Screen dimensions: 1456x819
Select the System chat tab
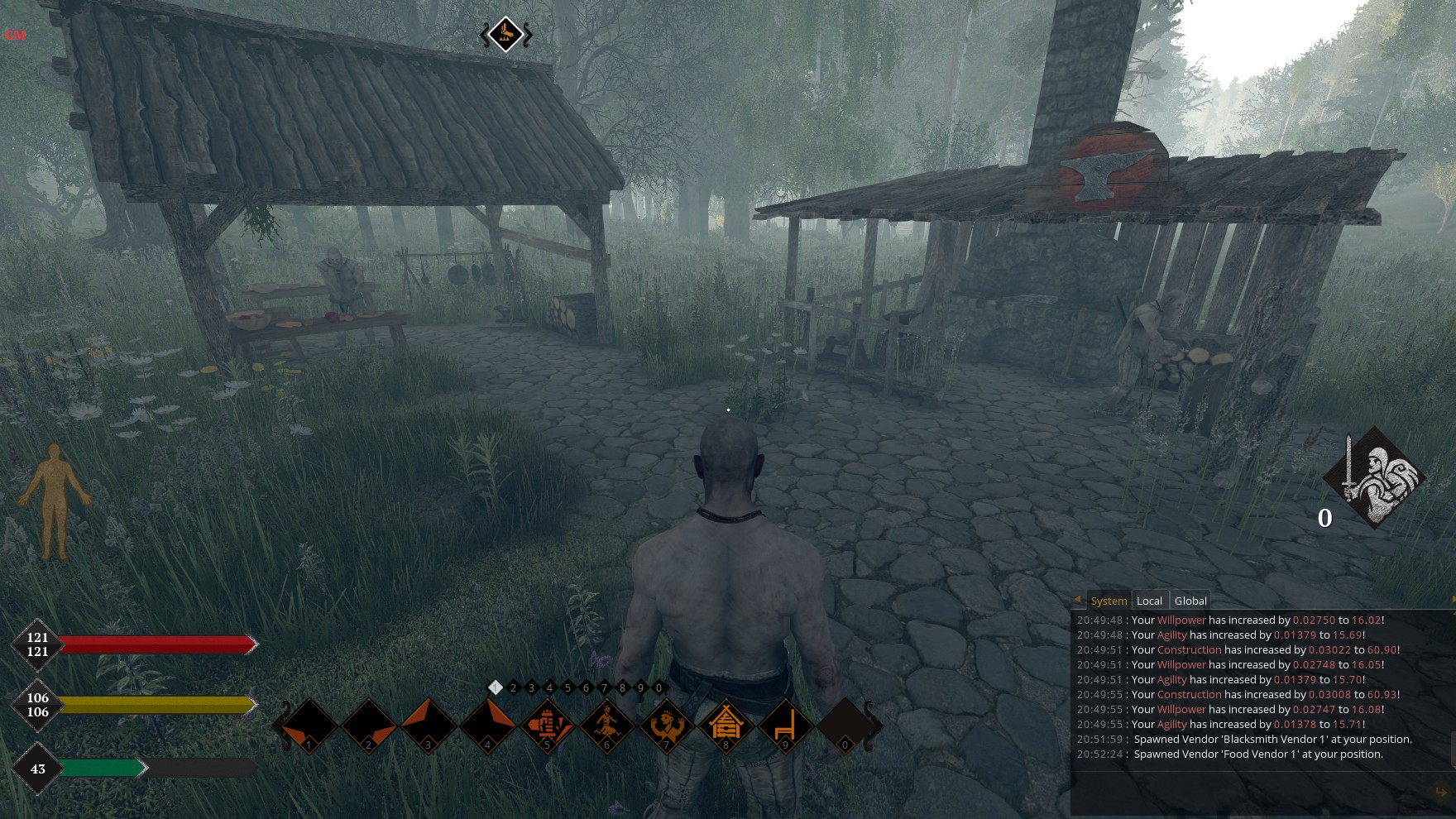tap(1109, 601)
